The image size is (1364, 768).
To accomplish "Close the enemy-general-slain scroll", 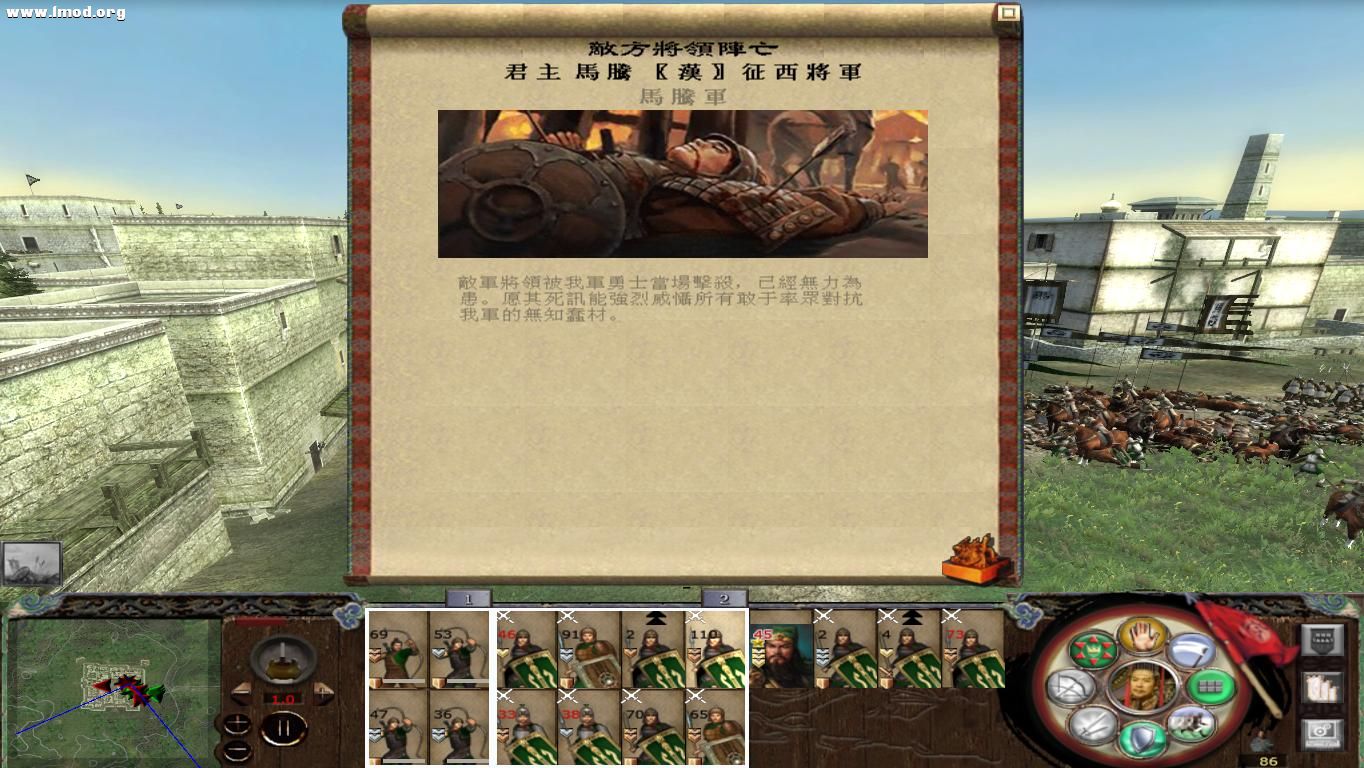I will click(x=1008, y=10).
